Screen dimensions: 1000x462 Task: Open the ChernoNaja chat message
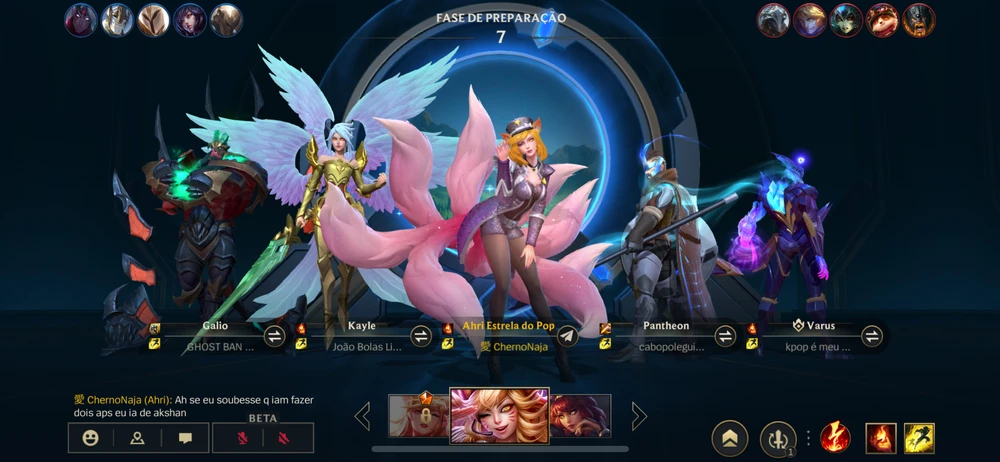[x=193, y=406]
